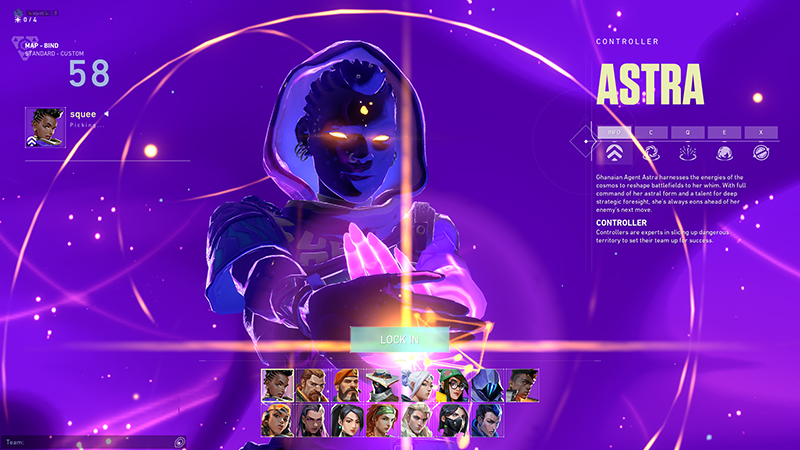This screenshot has height=450, width=800.
Task: Choose Breach from the agent grid
Action: click(x=312, y=384)
